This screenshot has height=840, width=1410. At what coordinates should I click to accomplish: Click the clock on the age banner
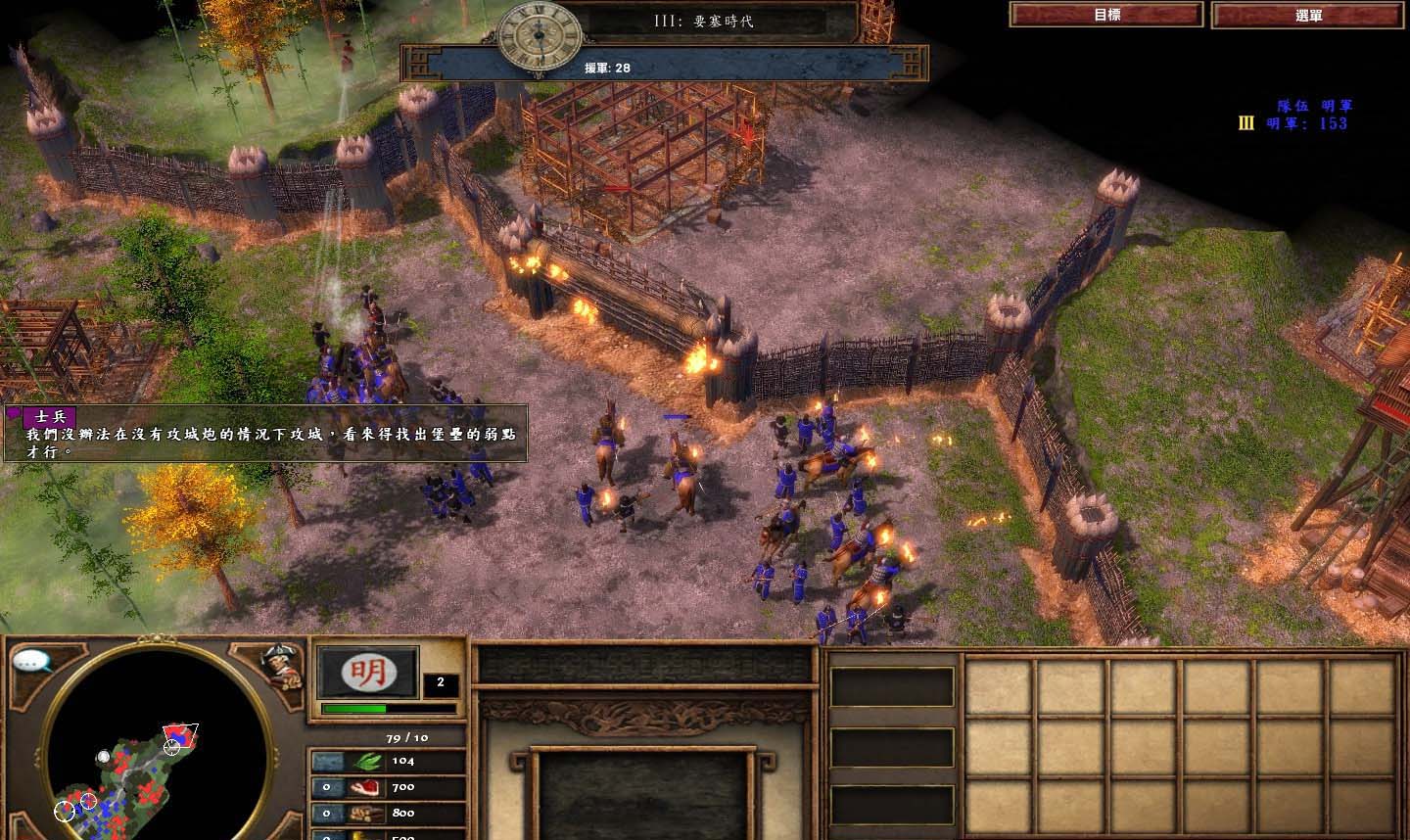click(537, 35)
